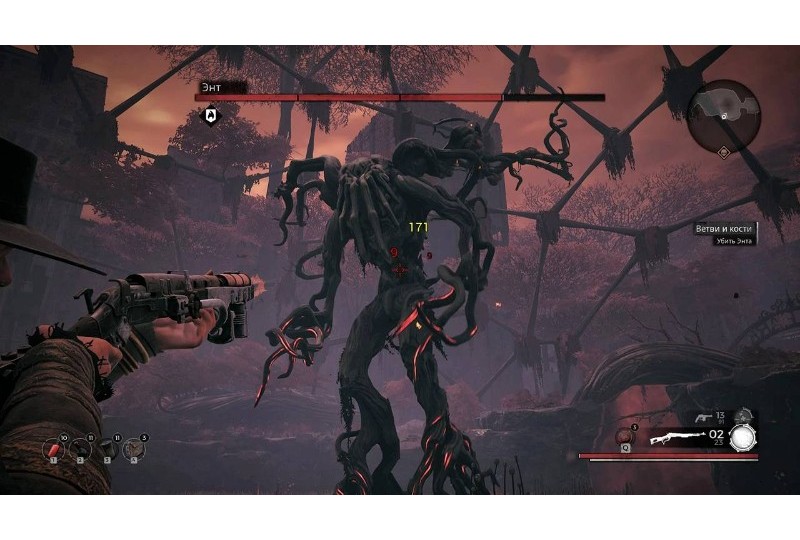This screenshot has height=540, width=800.
Task: Use the consumable in quick slot 4
Action: [x=133, y=451]
